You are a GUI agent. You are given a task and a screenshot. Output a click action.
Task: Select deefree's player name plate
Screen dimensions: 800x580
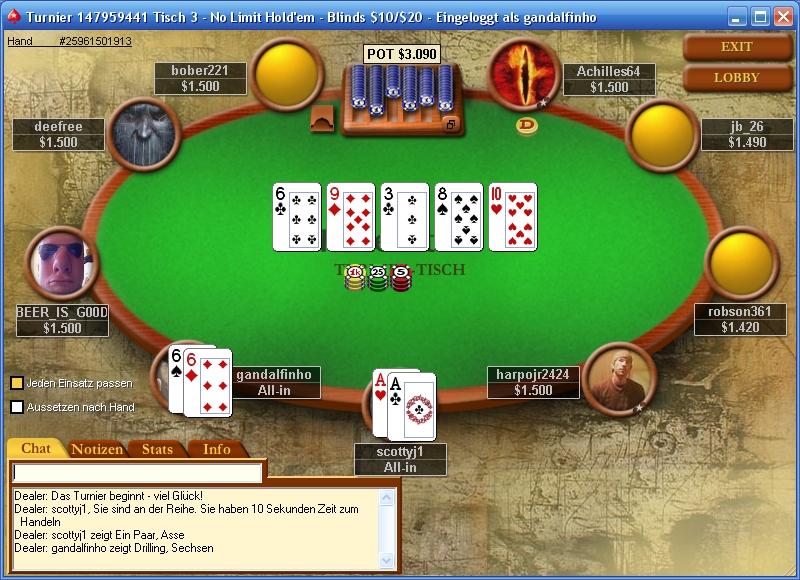[59, 134]
